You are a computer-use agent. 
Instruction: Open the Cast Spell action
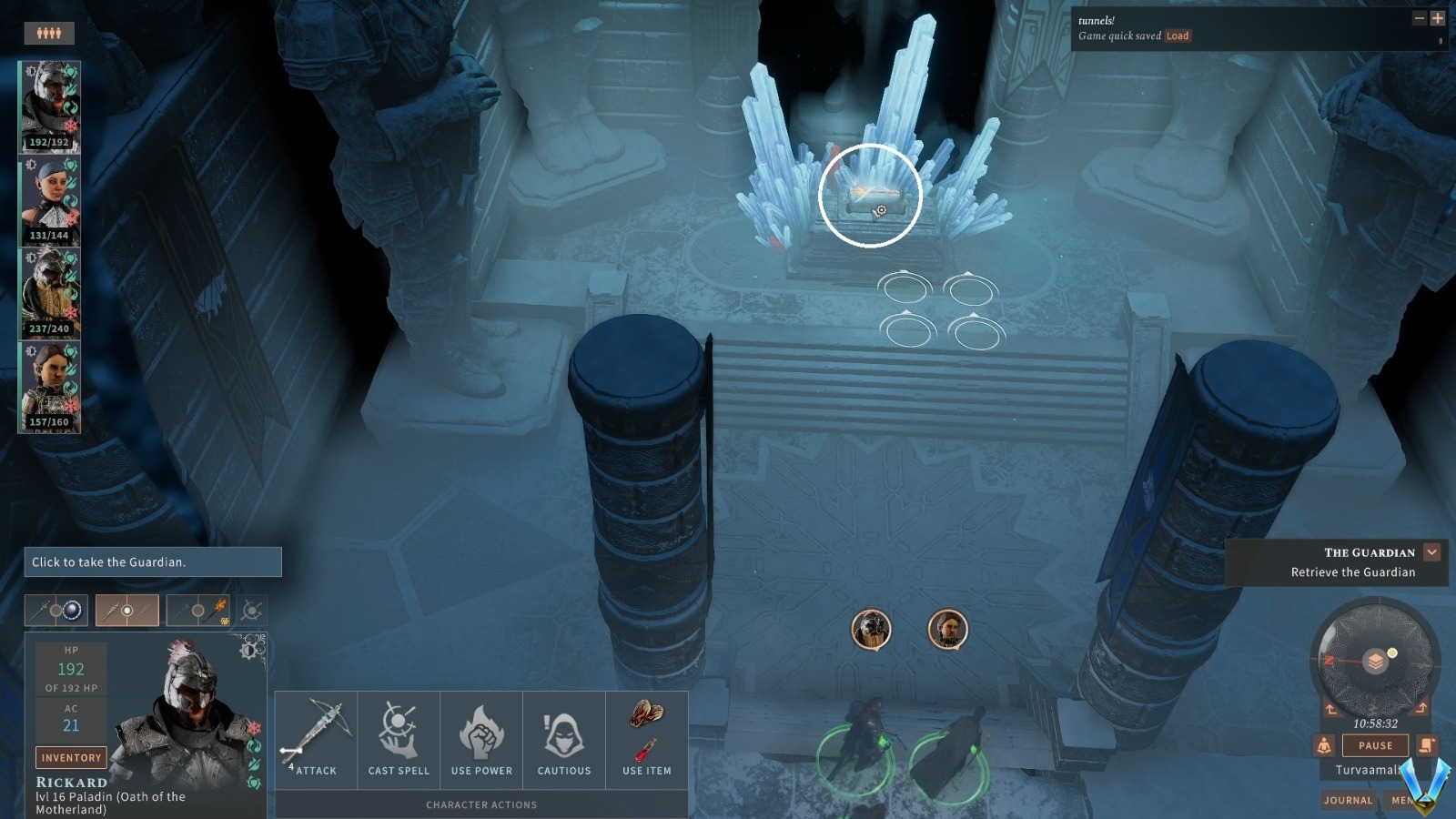coord(398,737)
